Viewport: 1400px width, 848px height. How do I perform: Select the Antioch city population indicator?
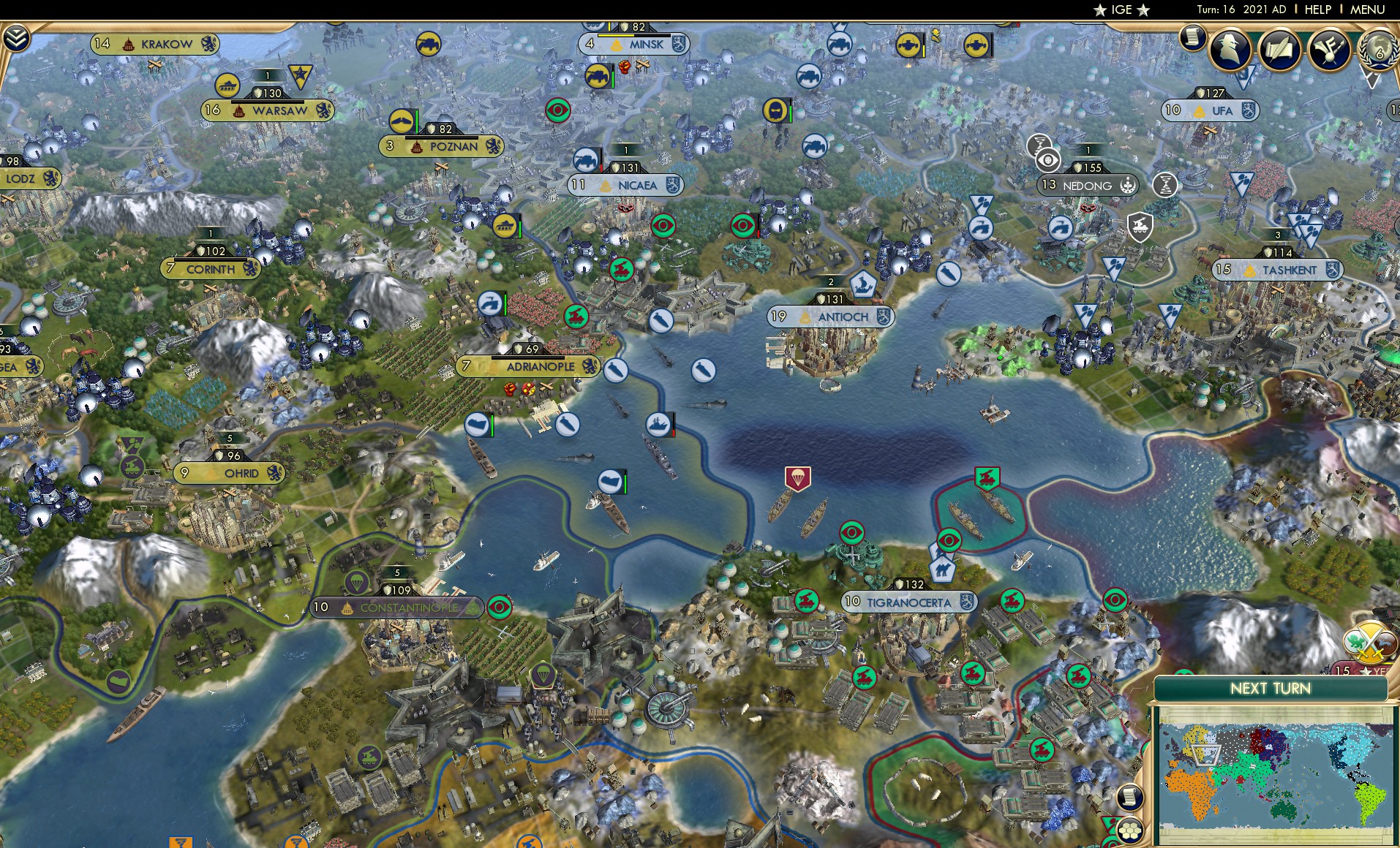[x=779, y=317]
